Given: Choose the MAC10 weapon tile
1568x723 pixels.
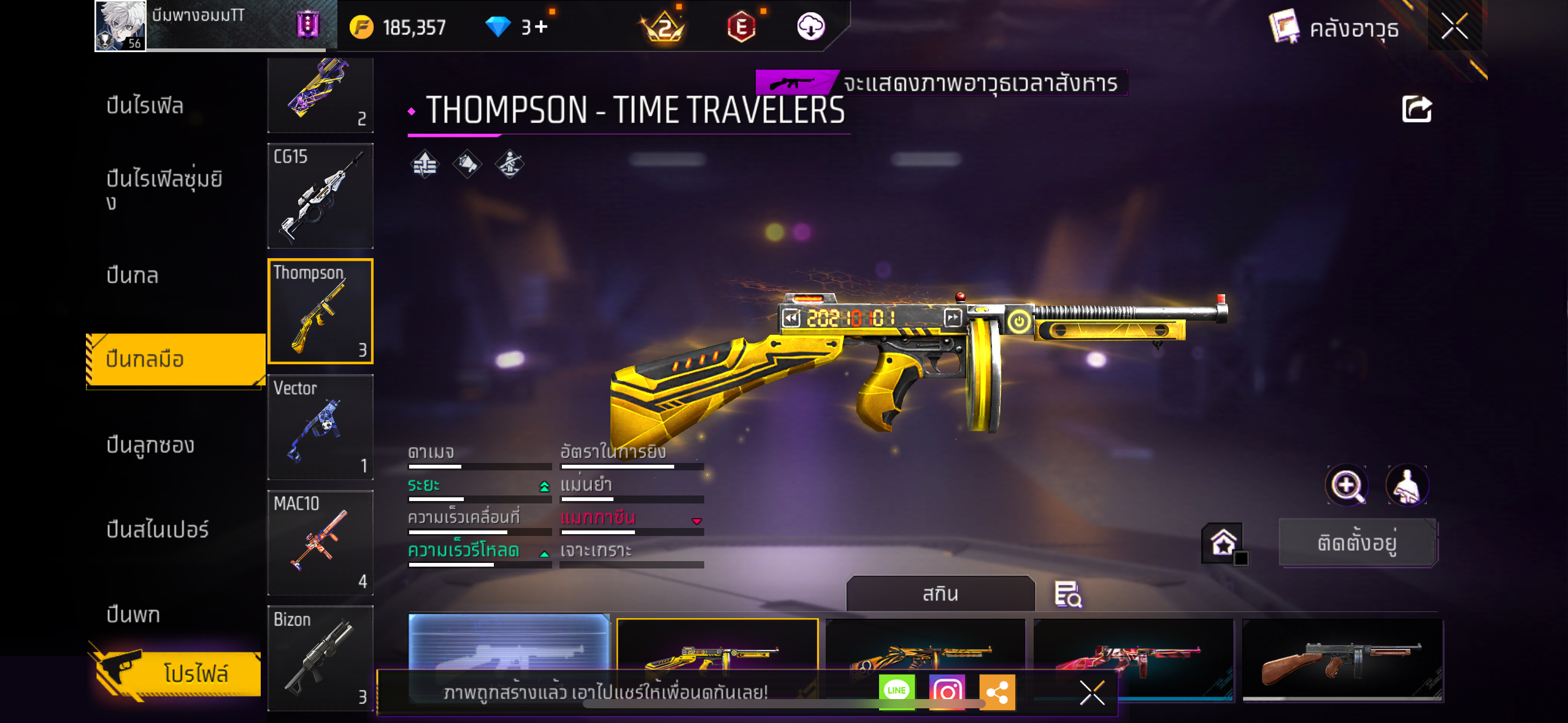Looking at the screenshot, I should click(x=320, y=543).
